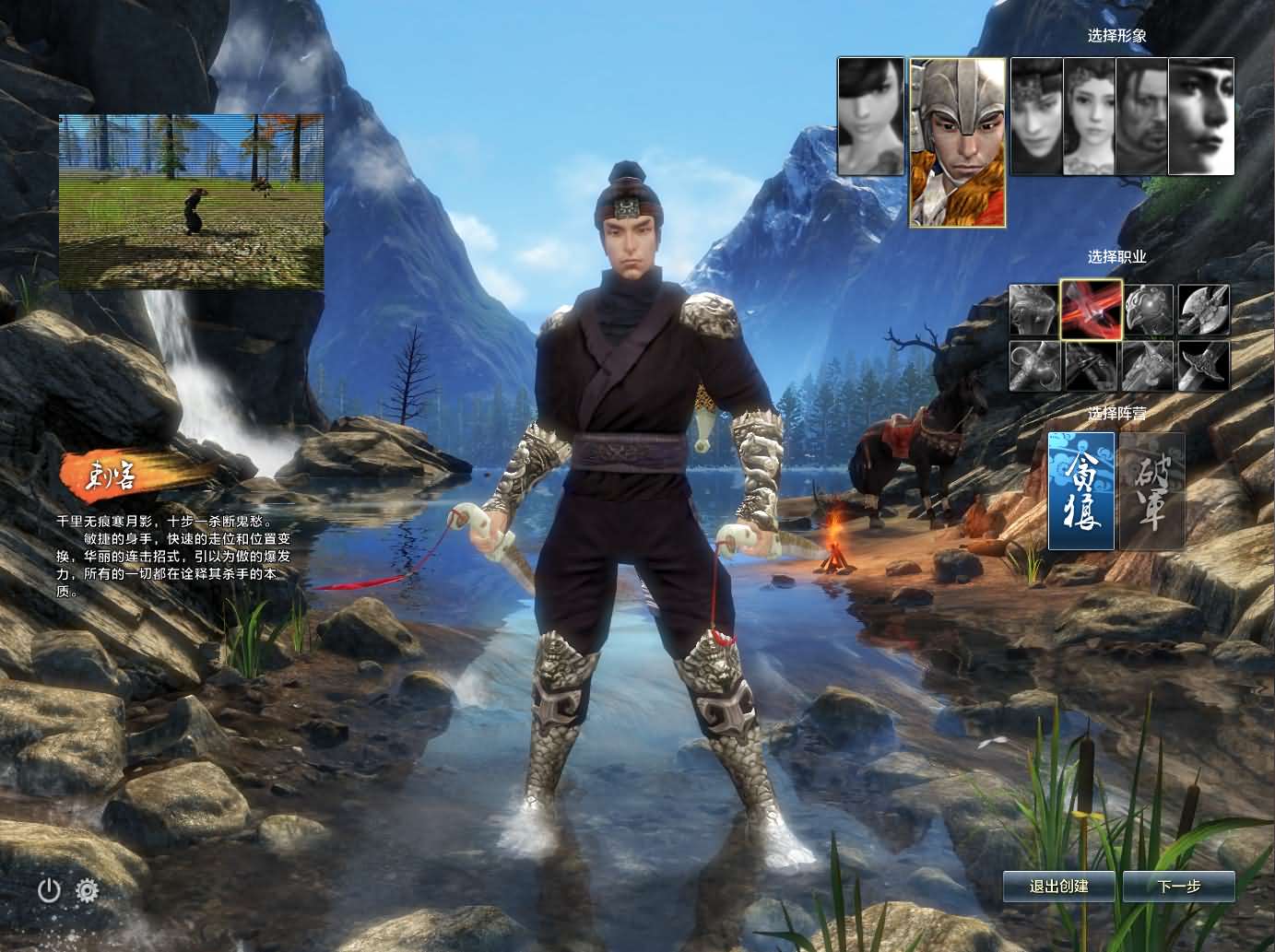Screen dimensions: 1275x952
Task: Select the 破军 faction banner
Action: coord(1151,491)
